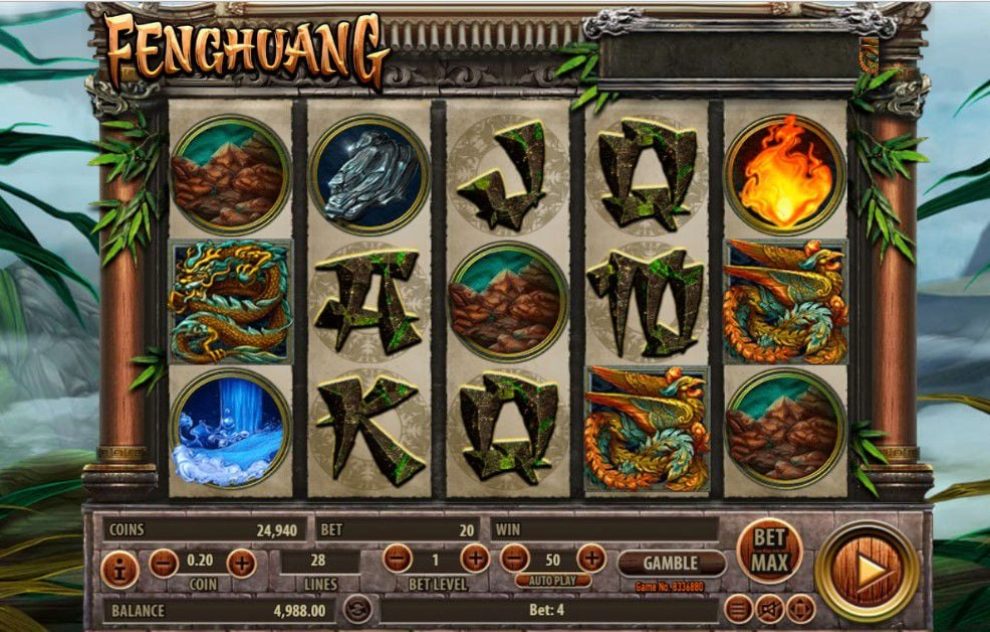Decrease the coin value
990x632 pixels.
click(164, 563)
